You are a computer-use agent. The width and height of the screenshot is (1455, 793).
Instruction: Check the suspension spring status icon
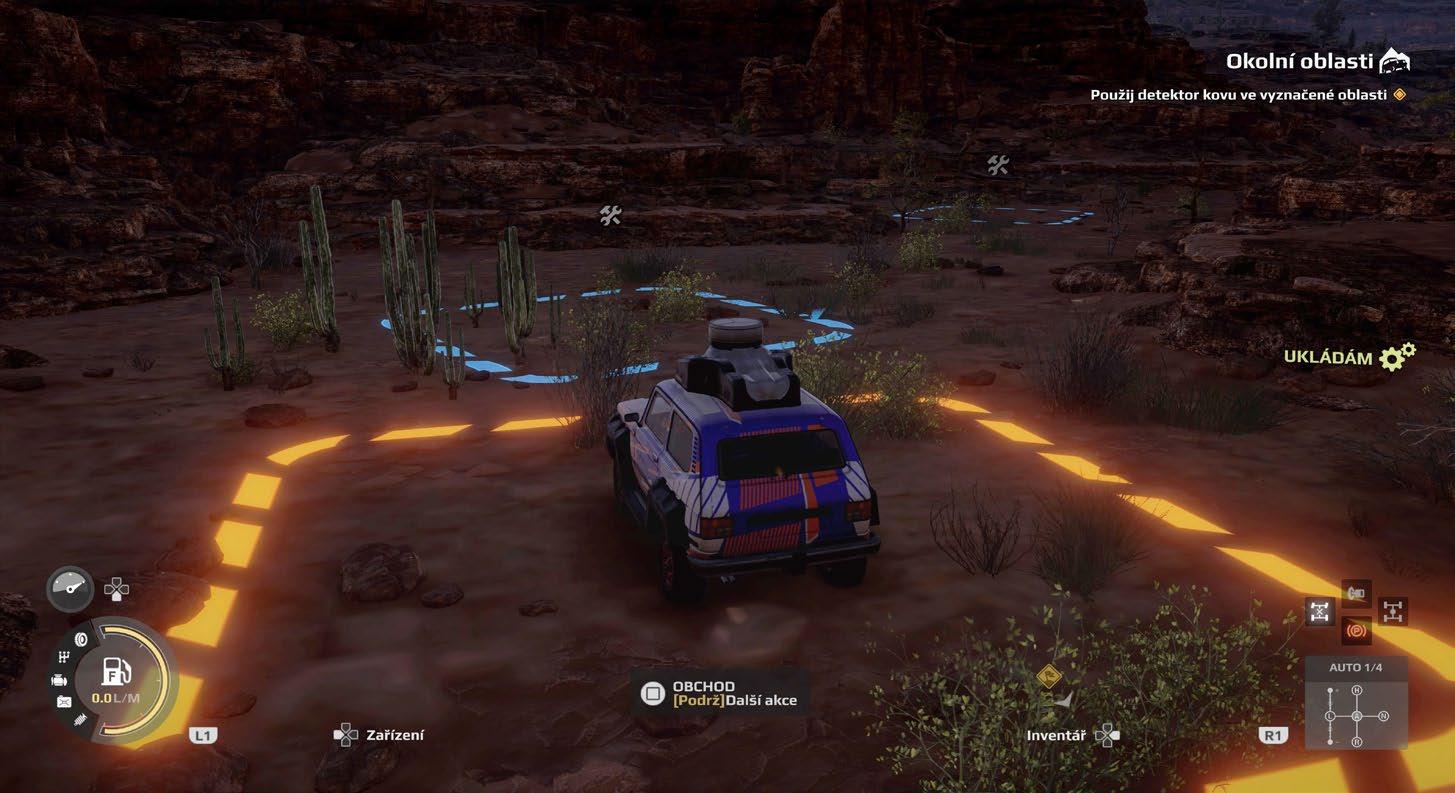click(80, 719)
